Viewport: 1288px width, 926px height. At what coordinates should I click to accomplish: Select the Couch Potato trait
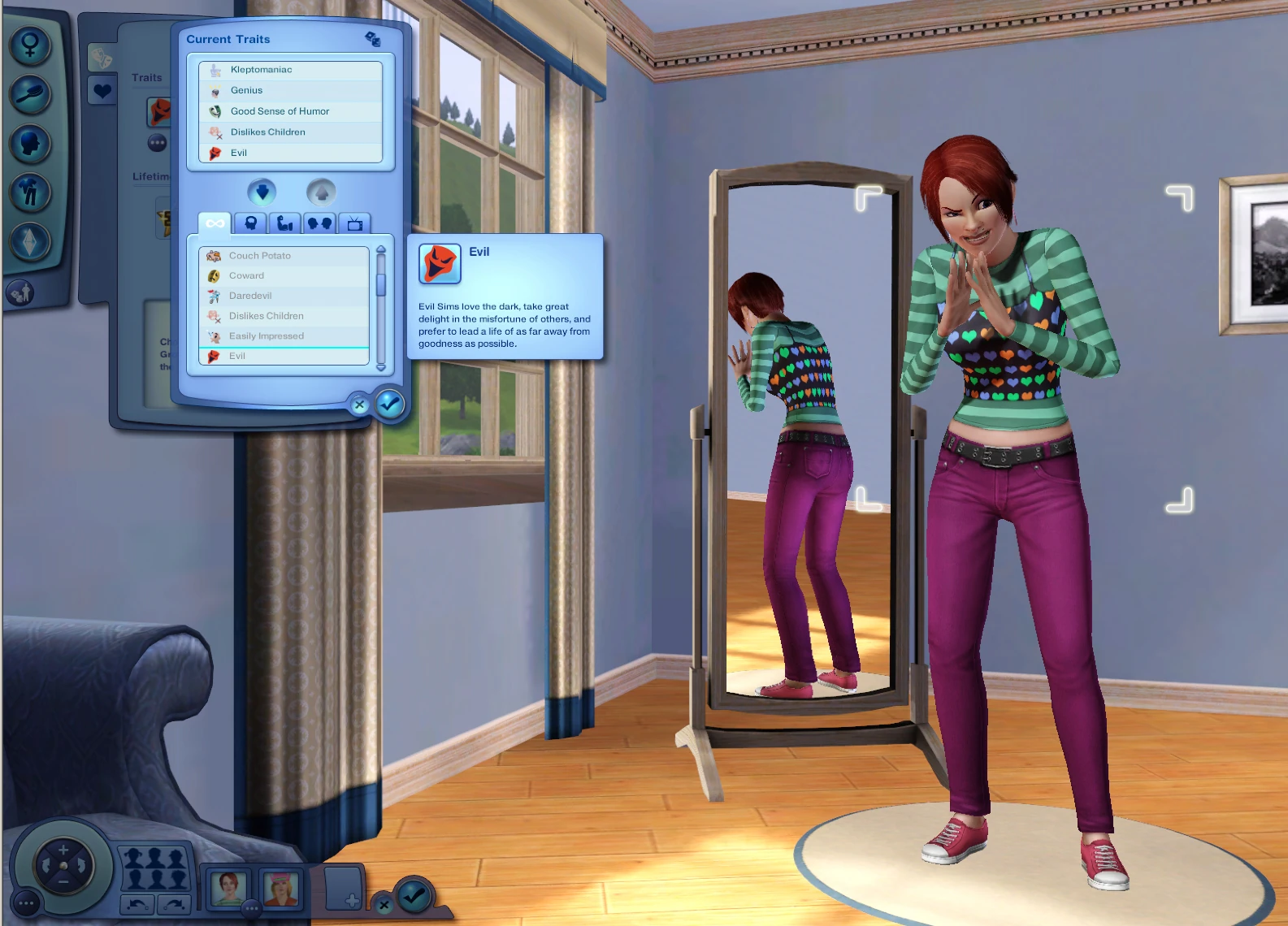pos(260,255)
